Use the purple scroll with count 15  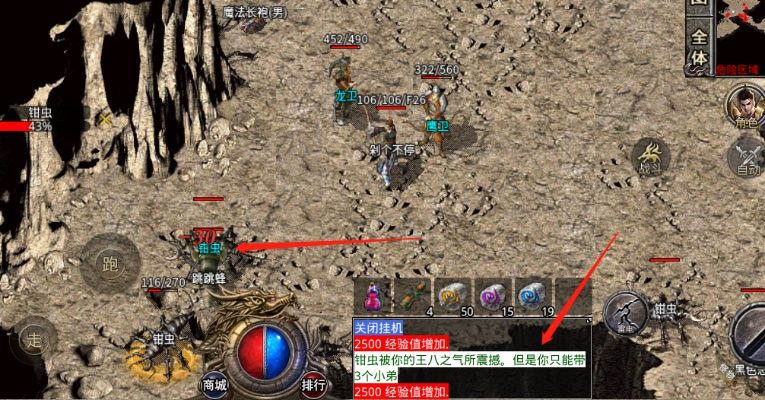[x=492, y=295]
